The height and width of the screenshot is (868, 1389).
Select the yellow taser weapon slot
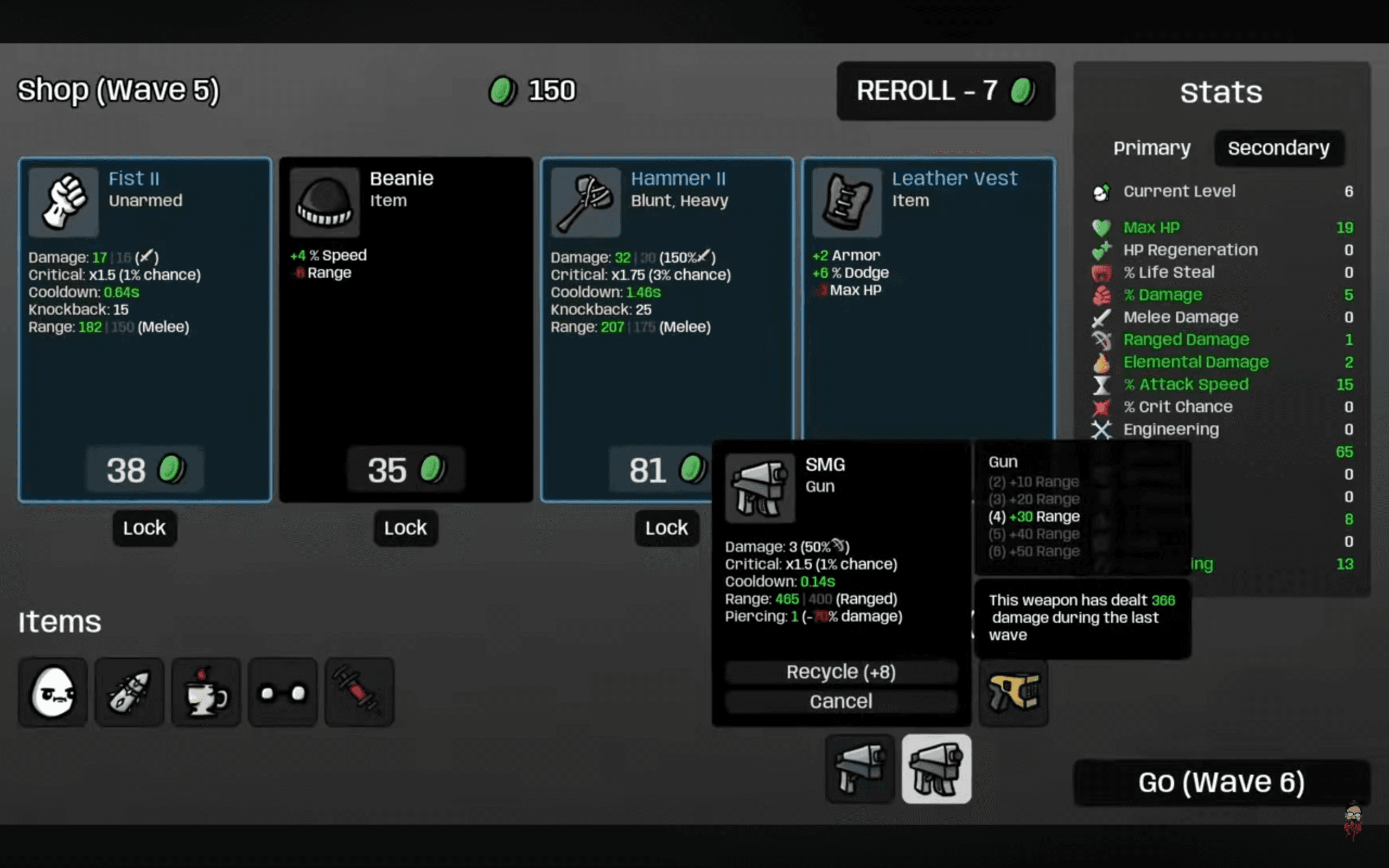pos(1013,692)
